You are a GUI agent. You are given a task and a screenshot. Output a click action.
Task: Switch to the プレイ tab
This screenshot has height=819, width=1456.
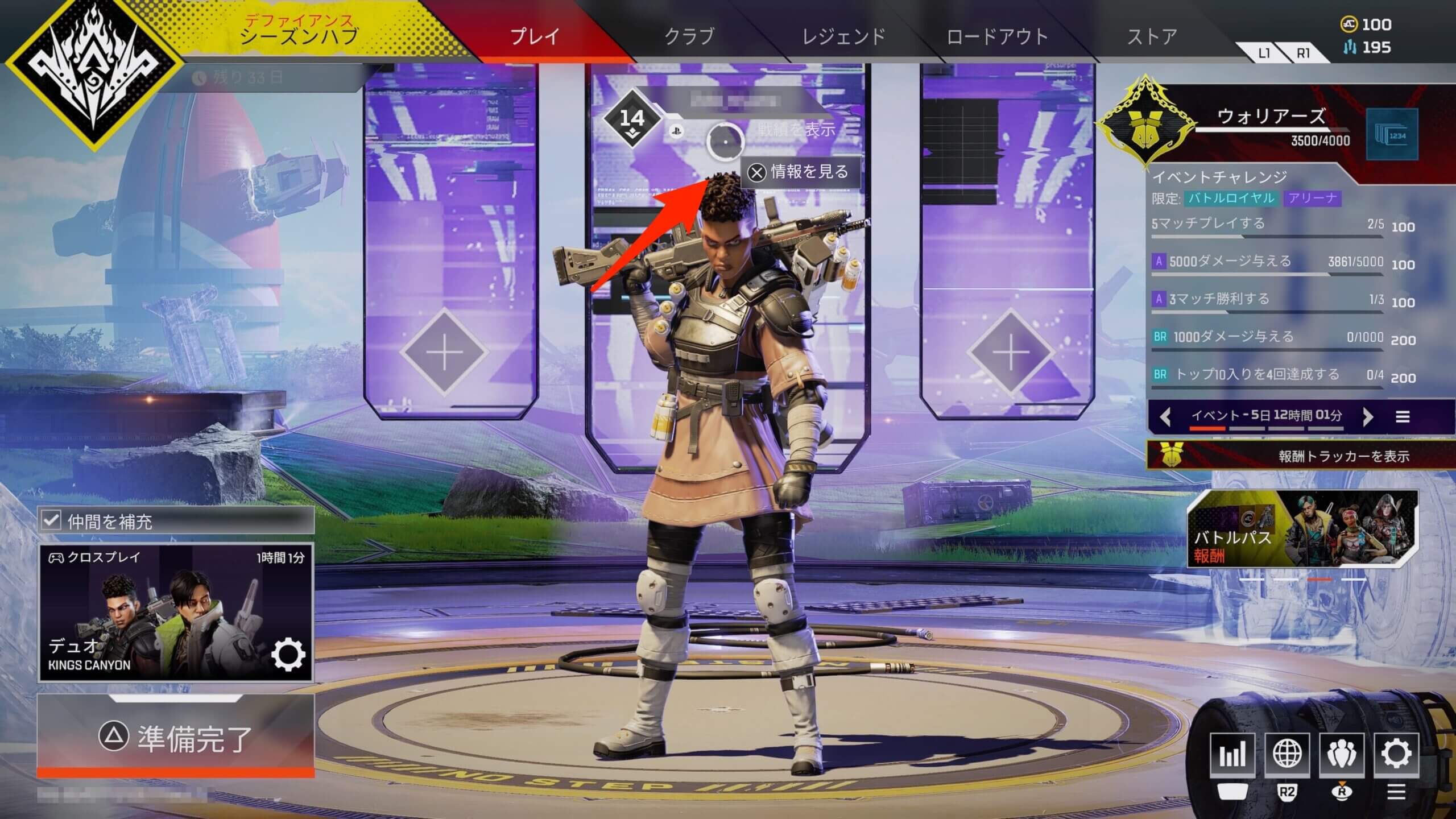pos(535,37)
